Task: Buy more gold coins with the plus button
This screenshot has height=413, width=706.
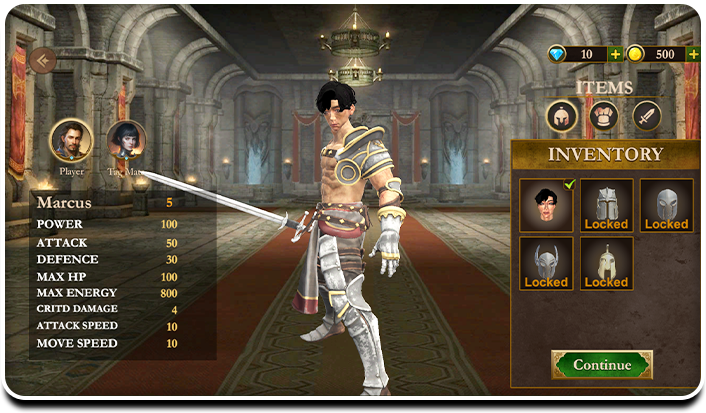Action: tap(693, 54)
